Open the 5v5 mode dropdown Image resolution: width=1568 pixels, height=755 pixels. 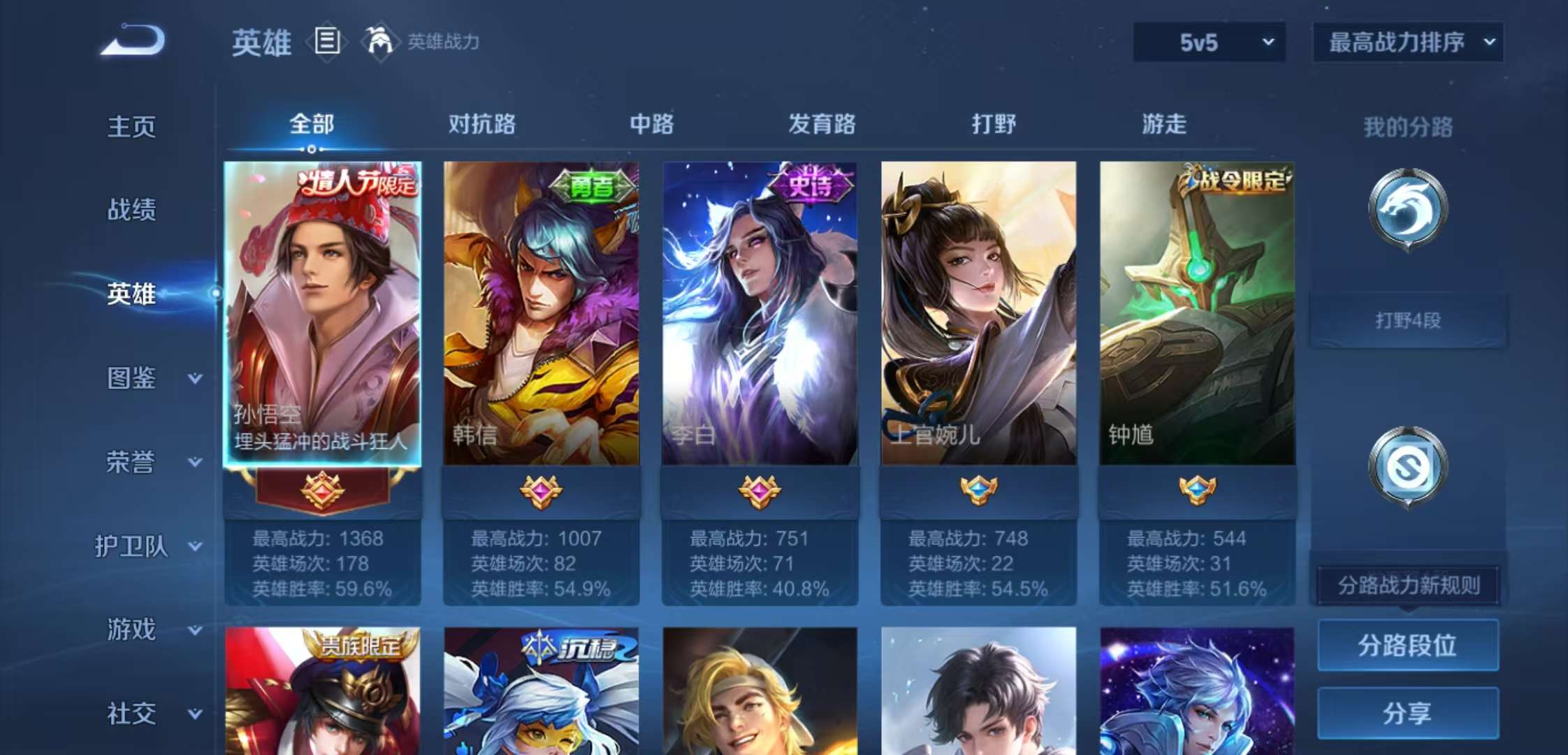(x=1209, y=42)
